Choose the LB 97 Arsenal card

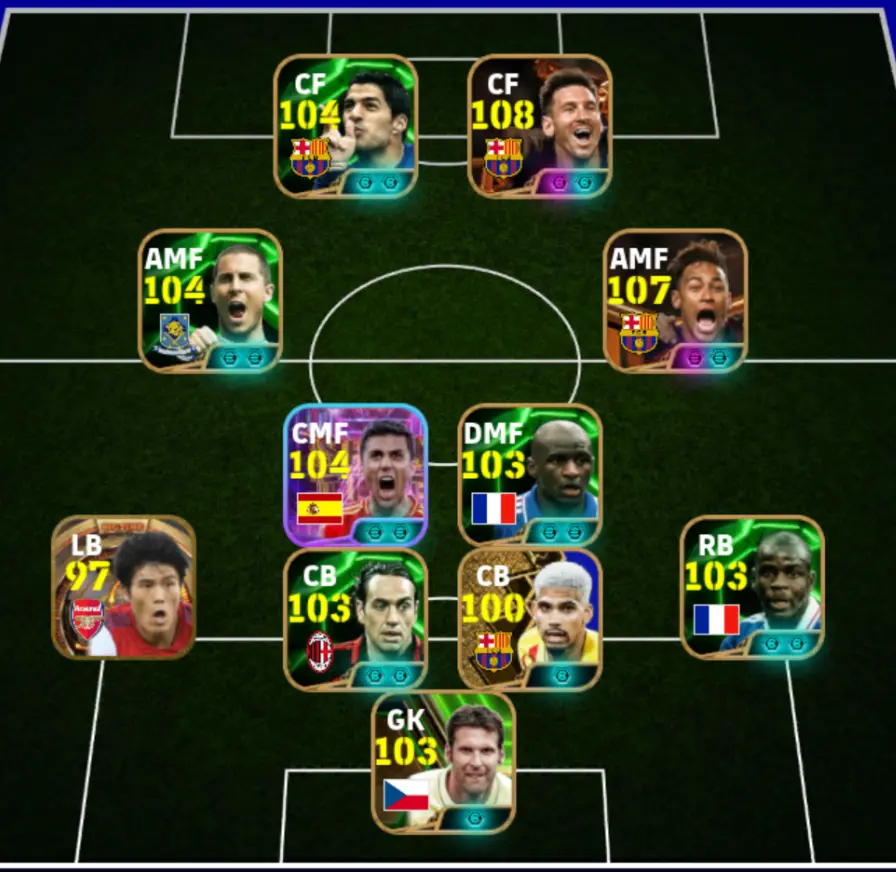[x=124, y=587]
